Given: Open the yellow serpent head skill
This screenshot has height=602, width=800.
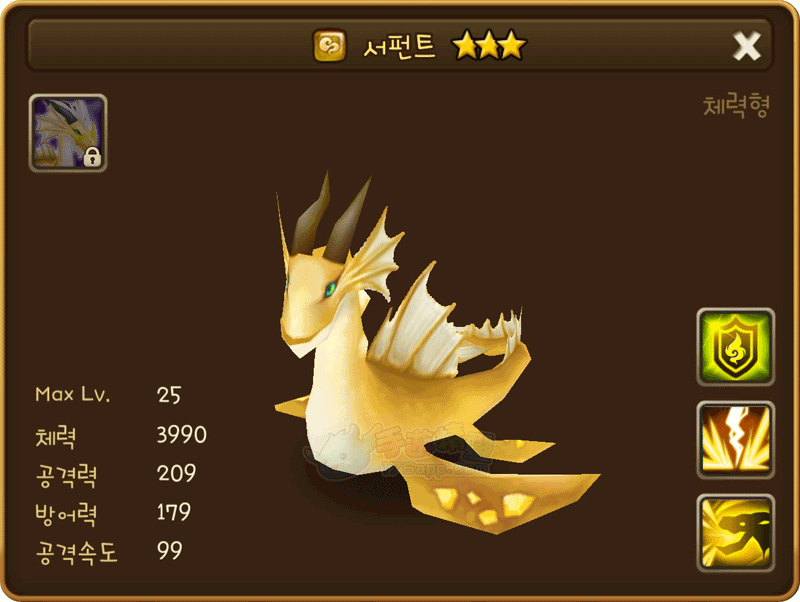Looking at the screenshot, I should click(735, 533).
